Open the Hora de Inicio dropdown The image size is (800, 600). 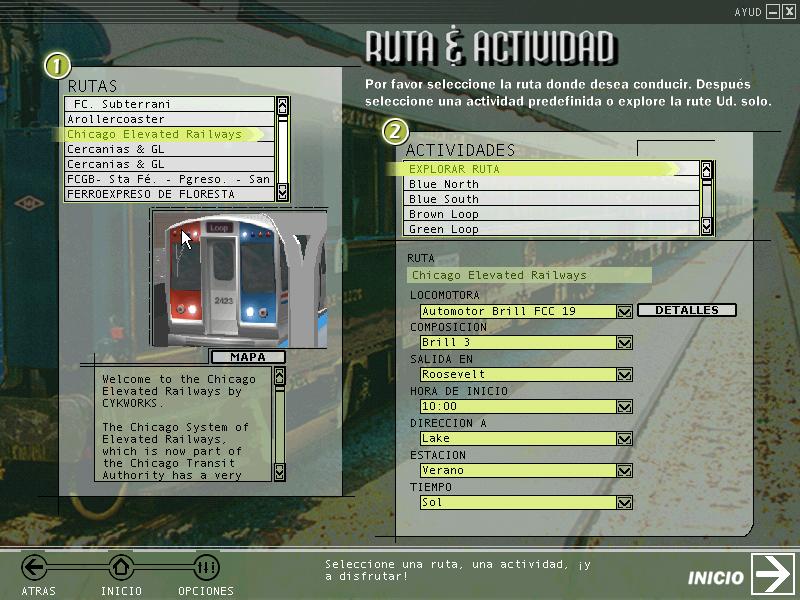click(x=625, y=407)
